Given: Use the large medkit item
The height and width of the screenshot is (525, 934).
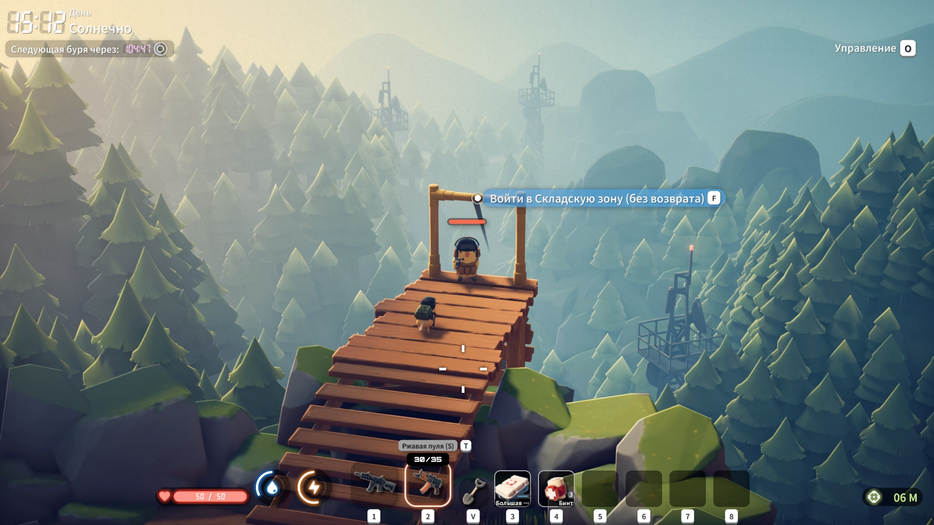Looking at the screenshot, I should [512, 487].
